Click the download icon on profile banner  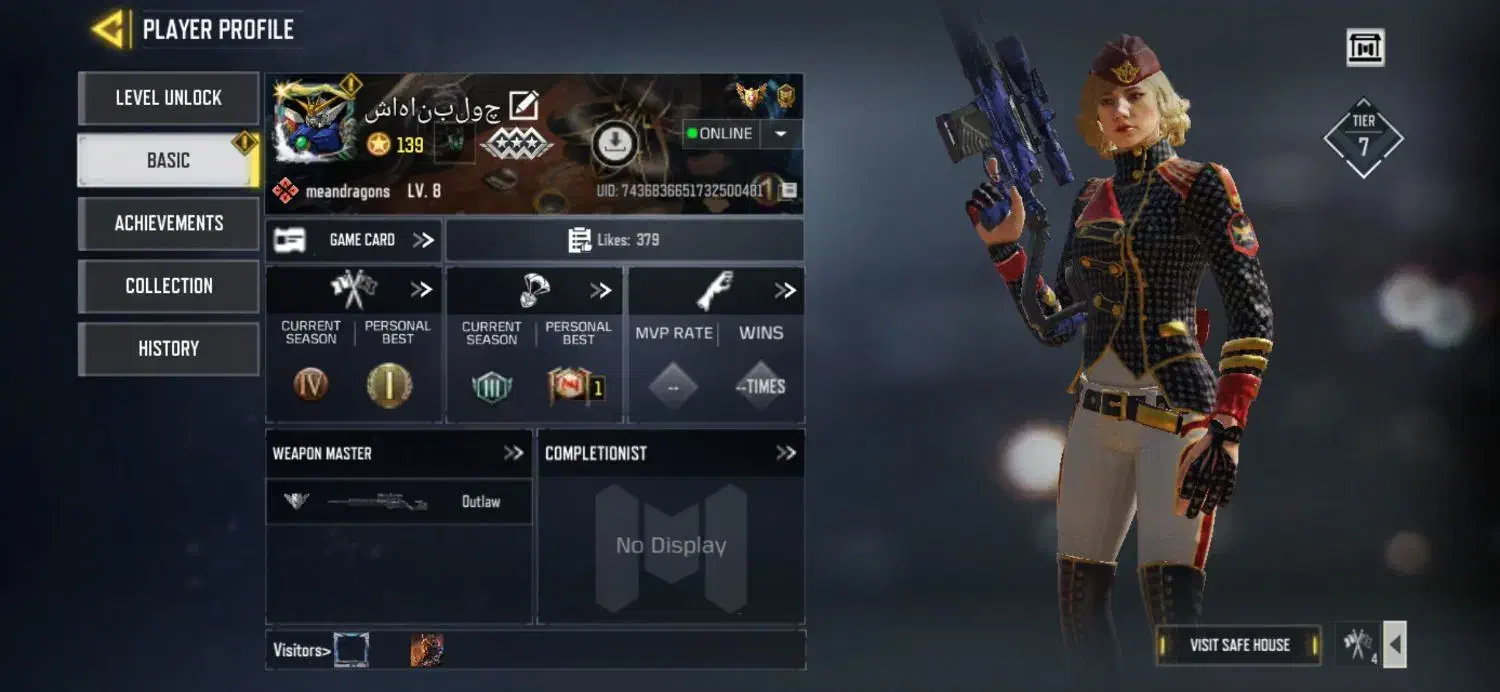pos(615,144)
